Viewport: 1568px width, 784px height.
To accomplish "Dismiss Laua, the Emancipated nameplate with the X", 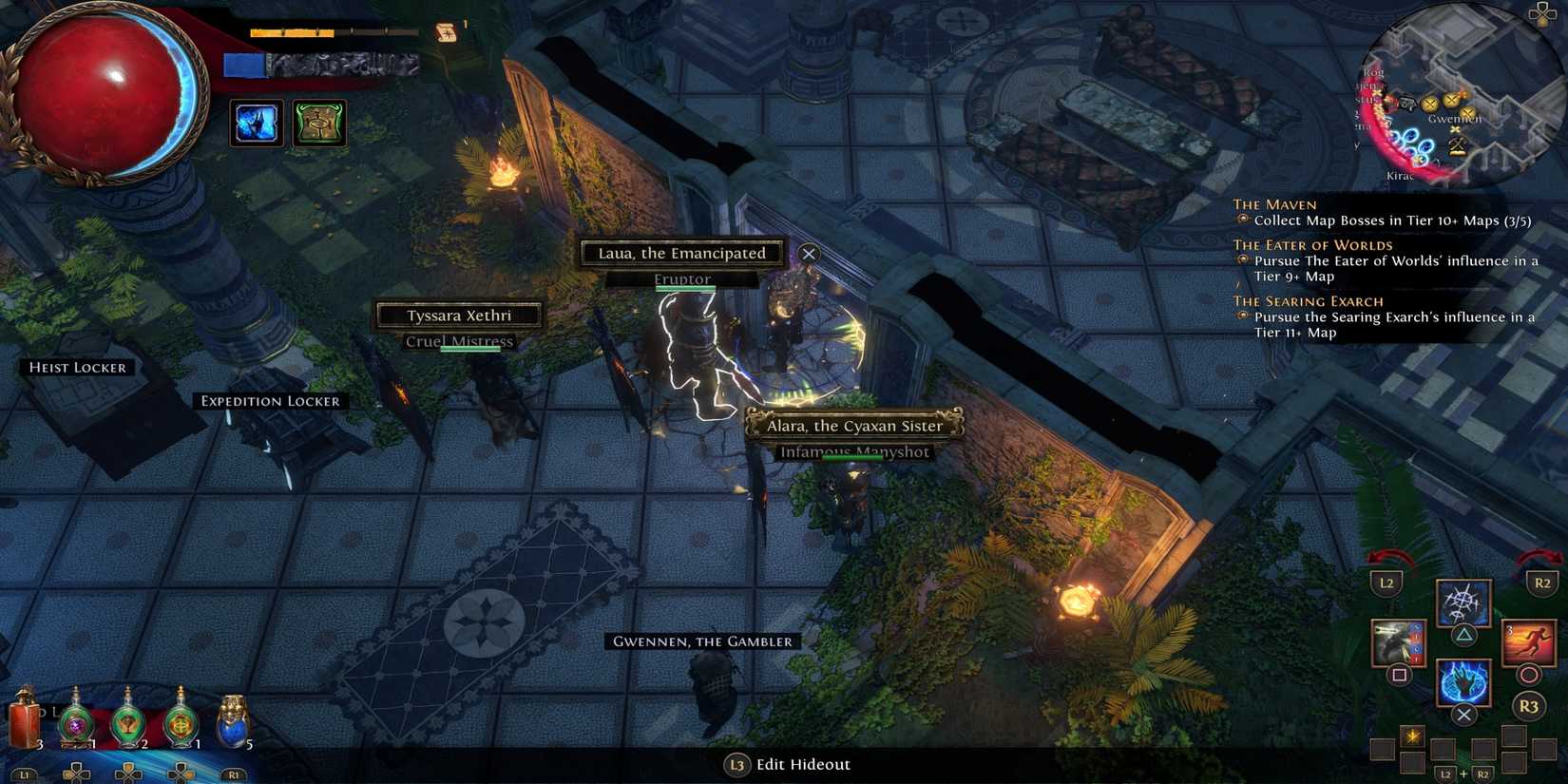I will tap(809, 254).
